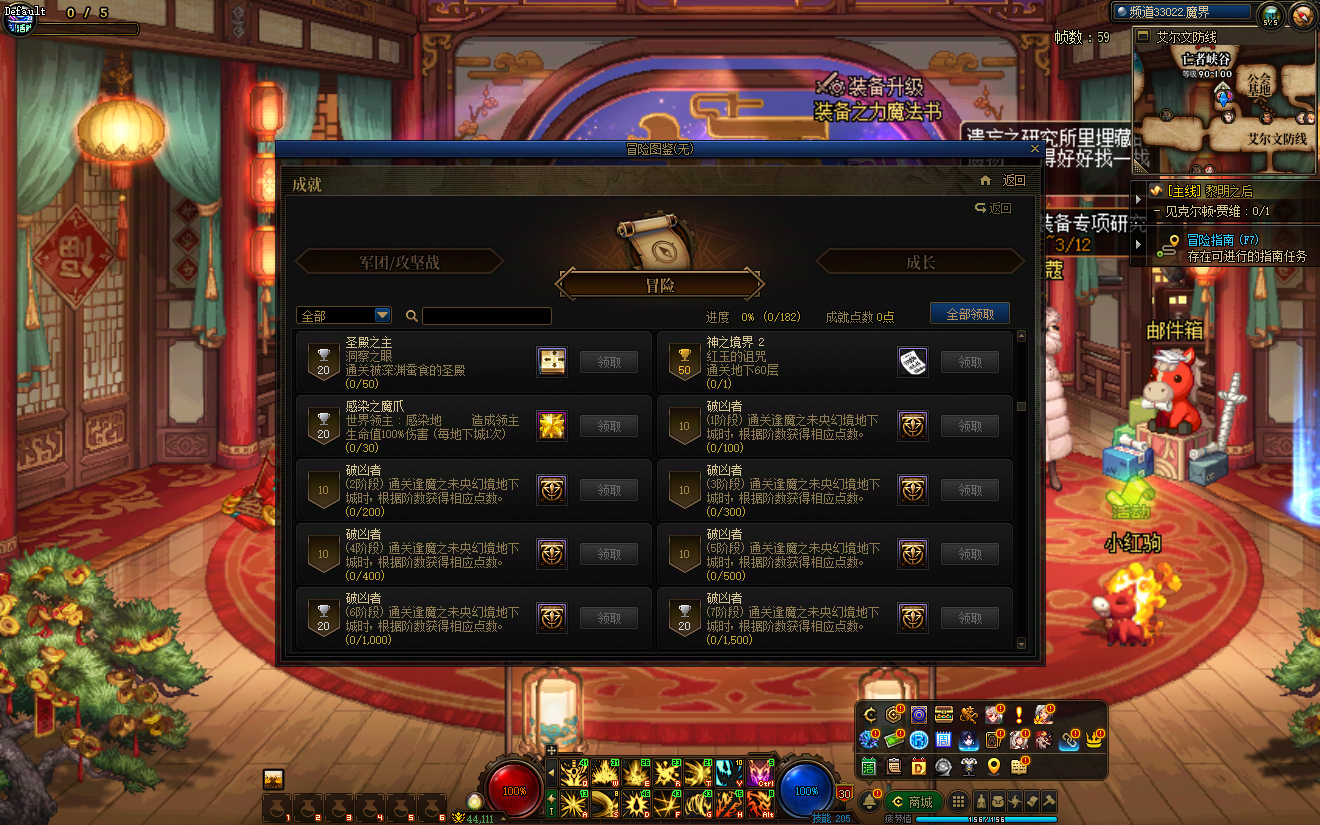The width and height of the screenshot is (1320, 825).
Task: Switch to the 军团/攻坚战 achievement tab
Action: click(x=399, y=262)
